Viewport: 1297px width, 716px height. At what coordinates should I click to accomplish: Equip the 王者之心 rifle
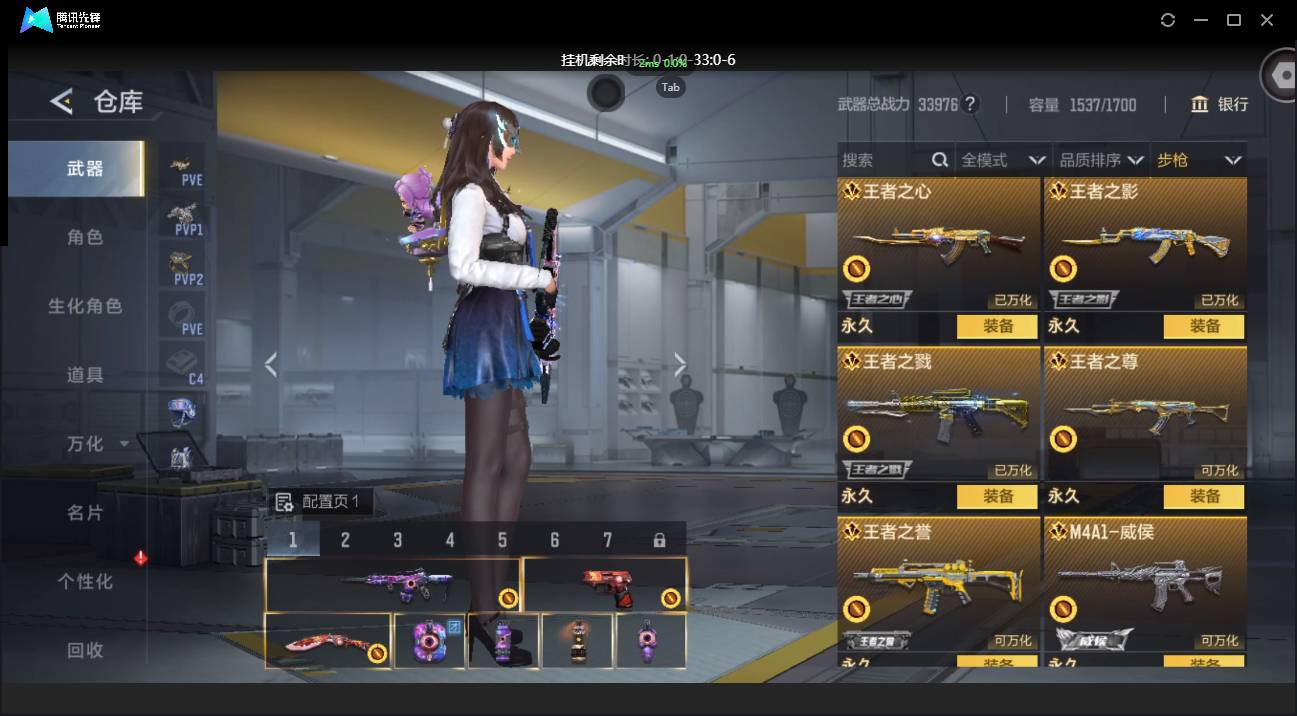(x=997, y=326)
